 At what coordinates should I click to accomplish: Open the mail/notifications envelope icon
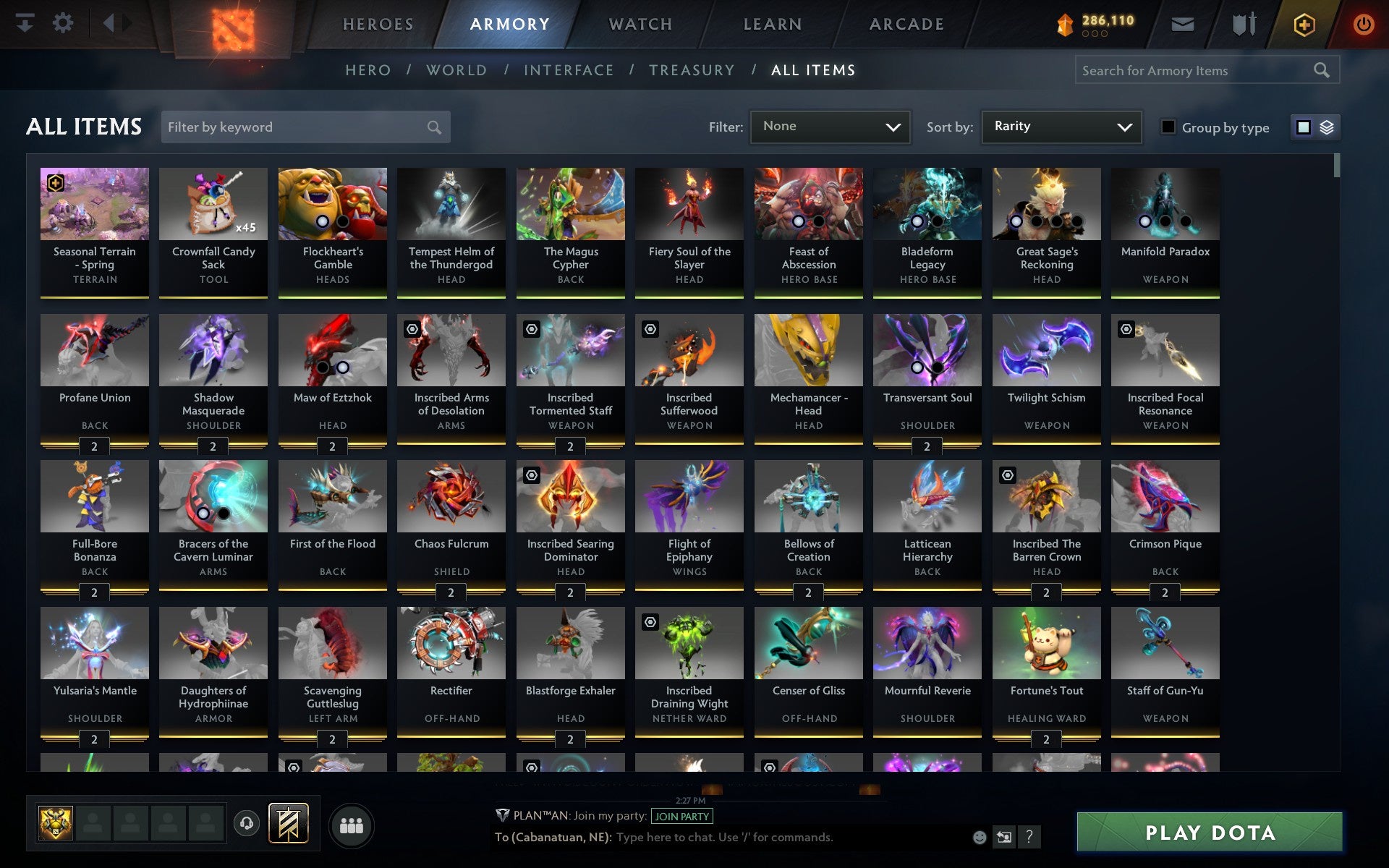click(1181, 23)
